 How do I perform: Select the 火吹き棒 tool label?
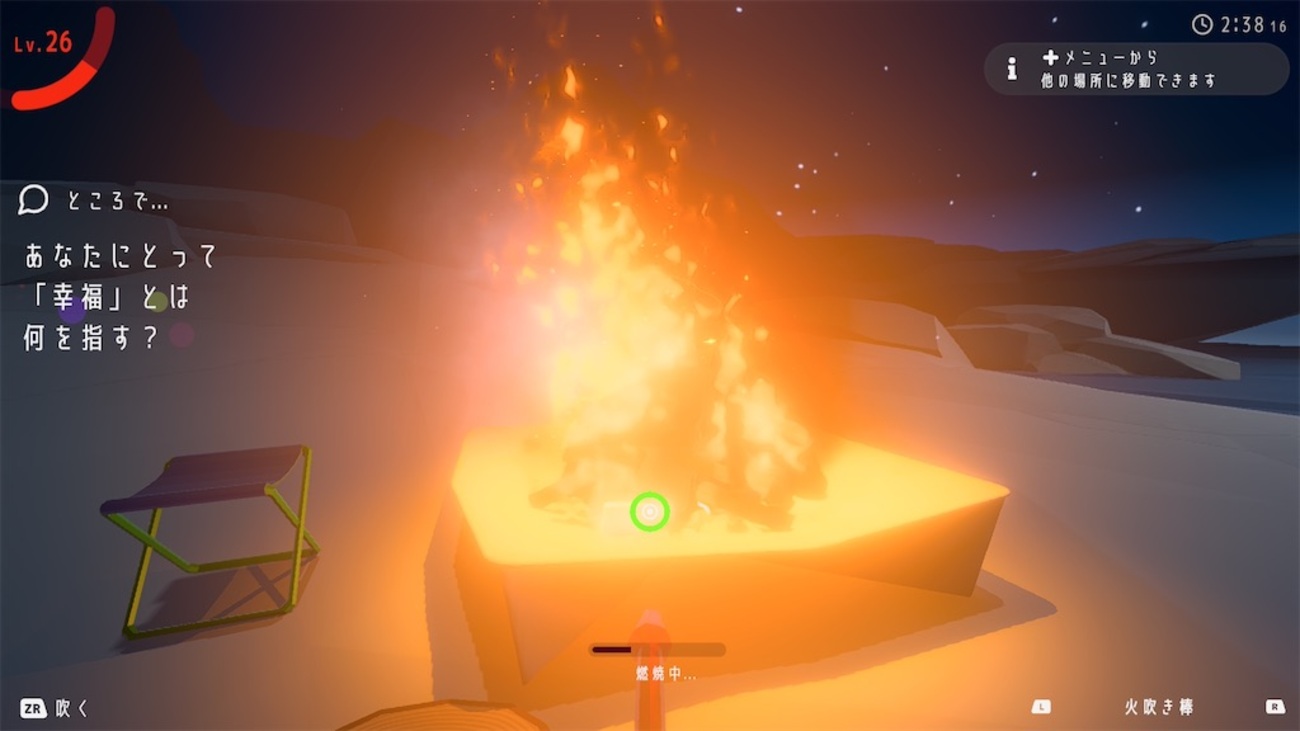pyautogui.click(x=1158, y=707)
